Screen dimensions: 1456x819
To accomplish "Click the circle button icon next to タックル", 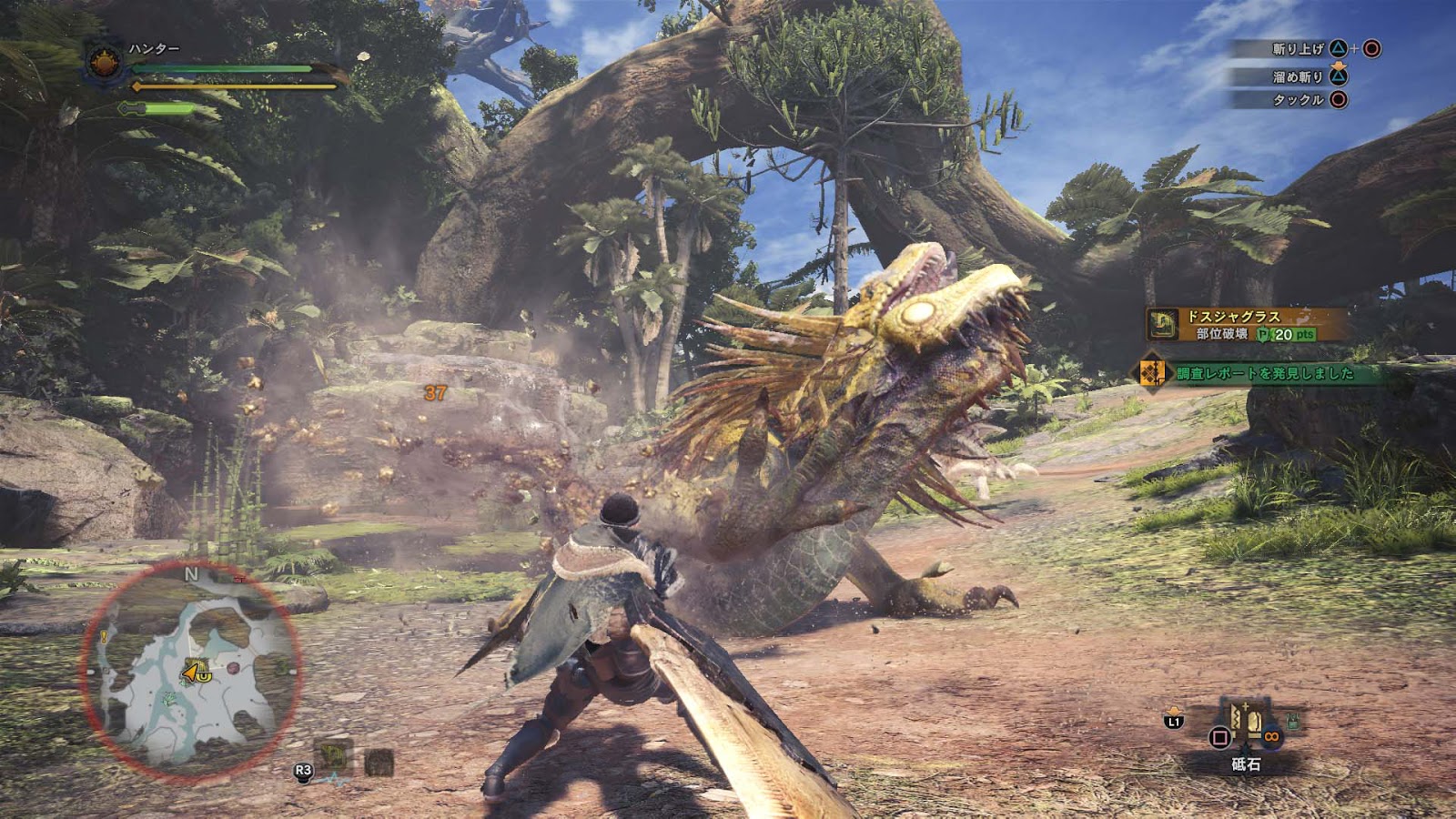I will [1338, 99].
